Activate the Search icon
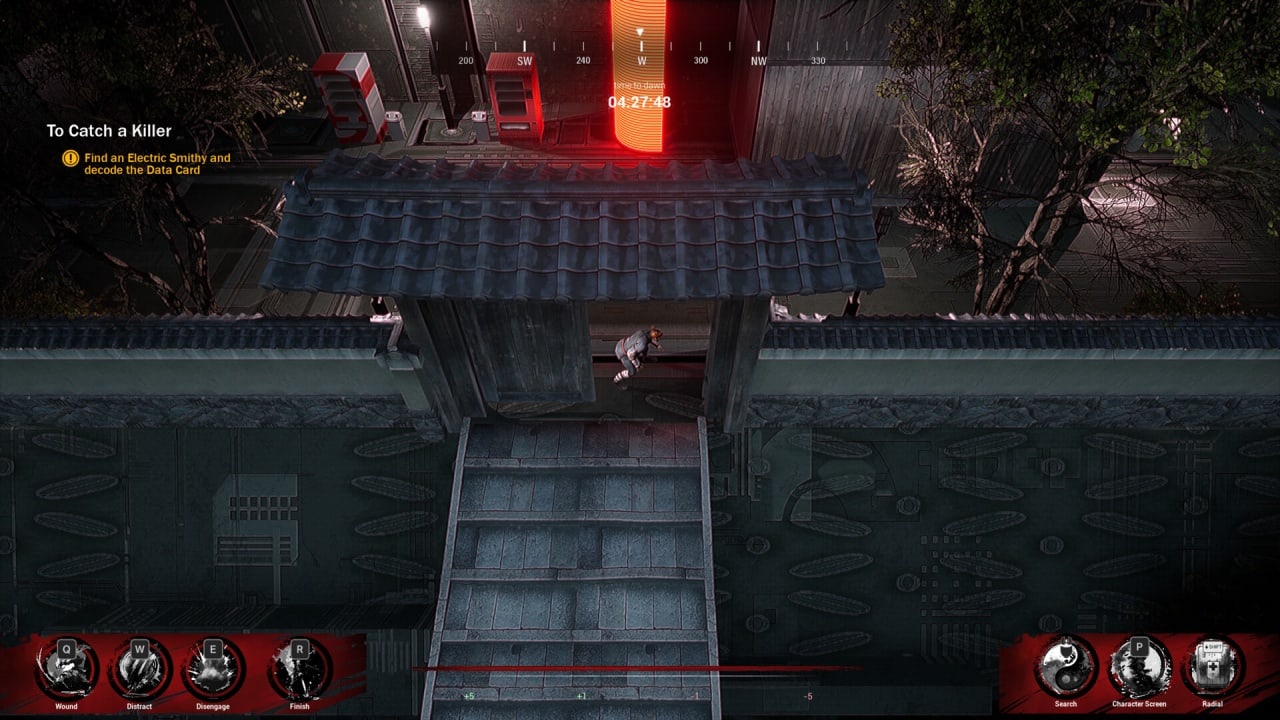The image size is (1280, 720). [1066, 667]
